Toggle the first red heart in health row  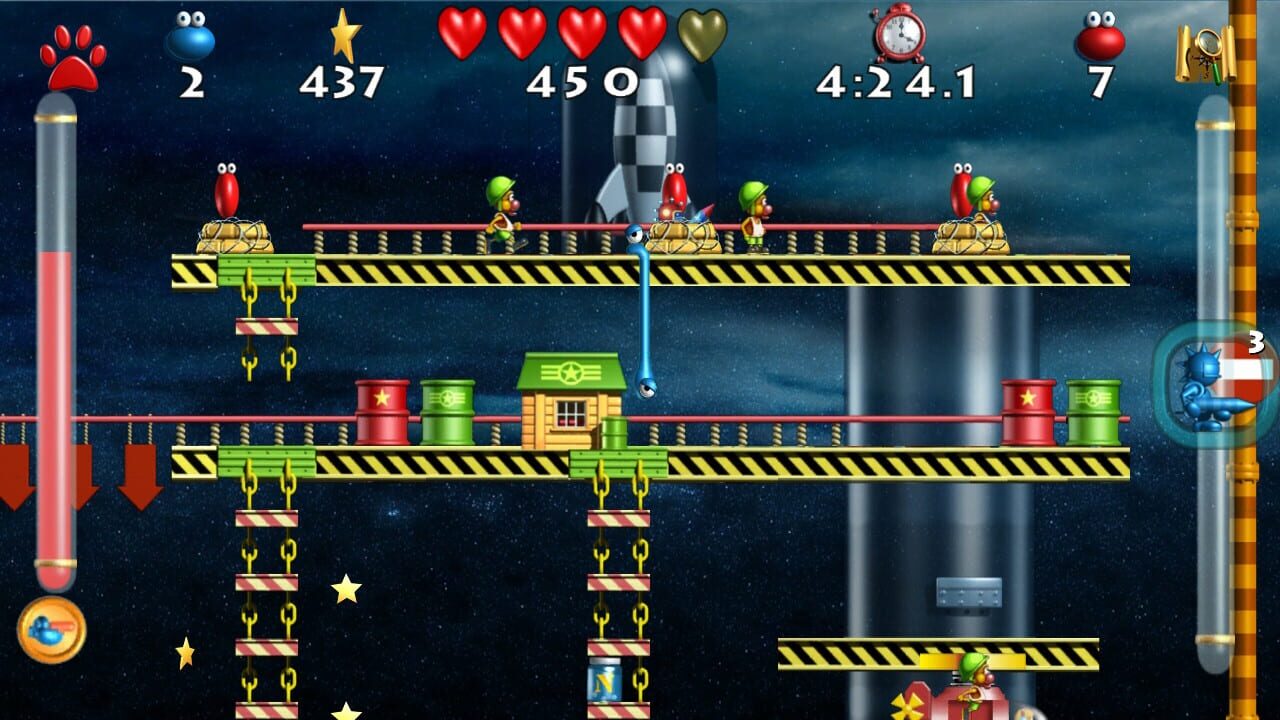click(x=463, y=31)
